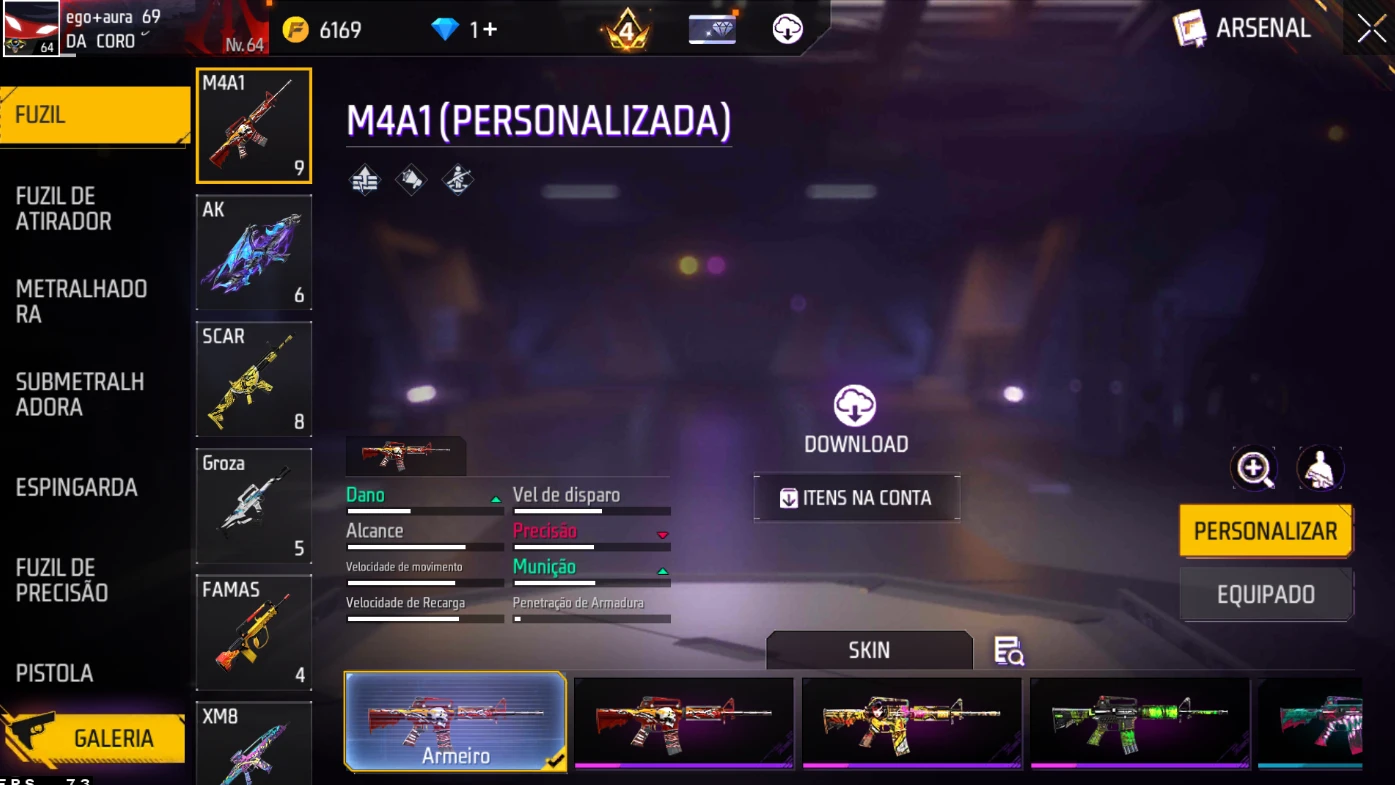Pick the FAMAS weapon tile
Image resolution: width=1395 pixels, height=785 pixels.
[x=254, y=632]
